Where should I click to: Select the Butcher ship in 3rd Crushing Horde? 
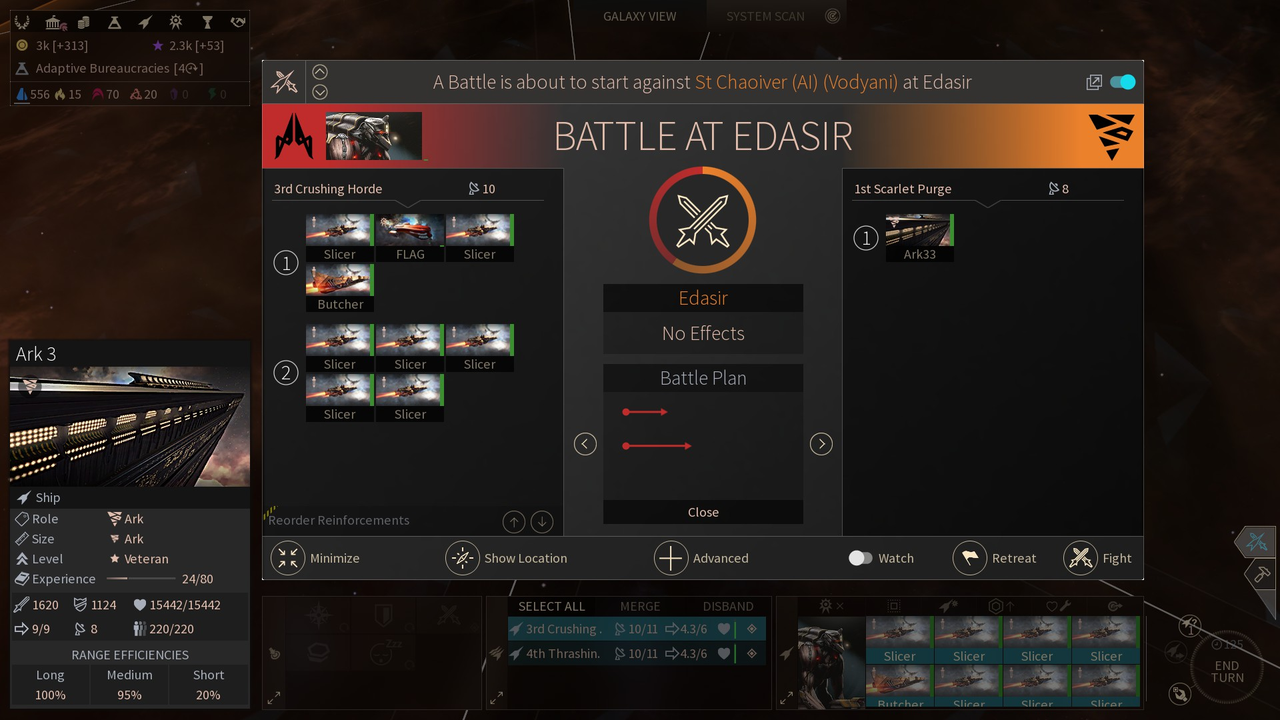(x=340, y=286)
